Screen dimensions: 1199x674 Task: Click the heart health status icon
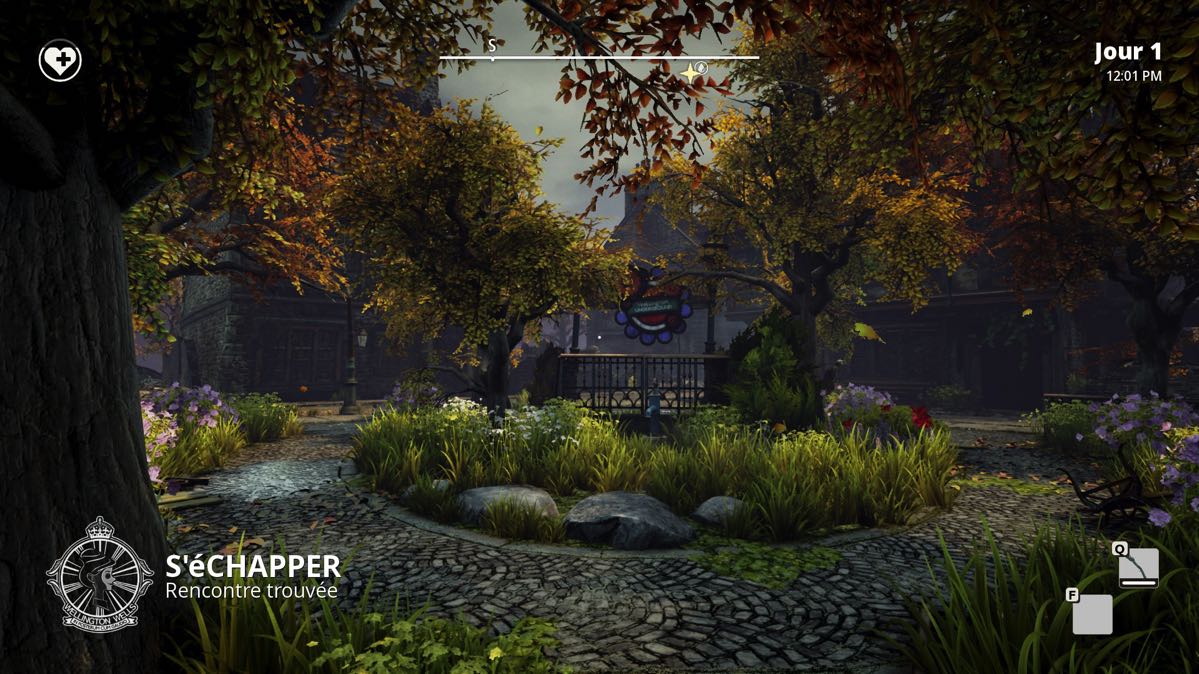point(60,62)
